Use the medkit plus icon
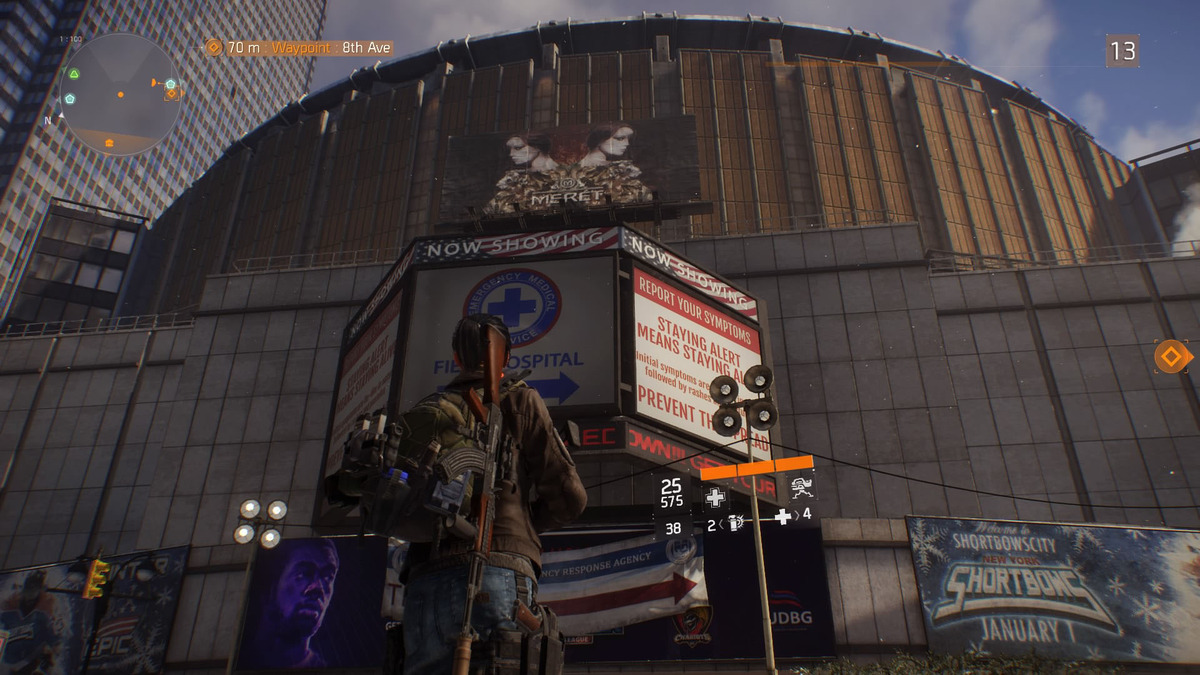 coord(783,517)
